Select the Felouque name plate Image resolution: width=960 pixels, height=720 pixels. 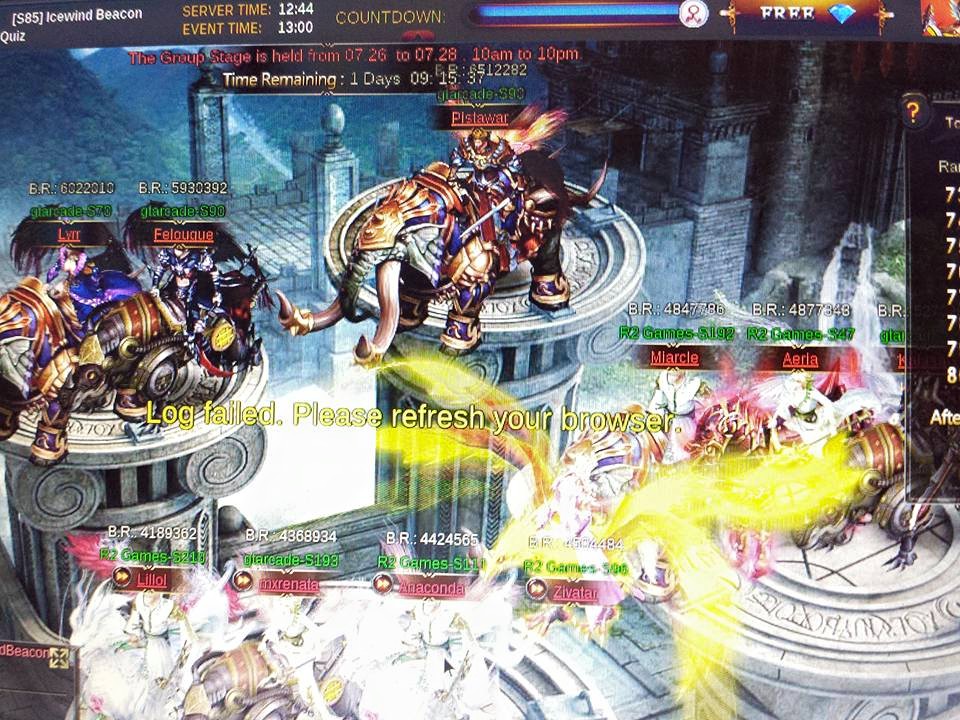(x=183, y=235)
